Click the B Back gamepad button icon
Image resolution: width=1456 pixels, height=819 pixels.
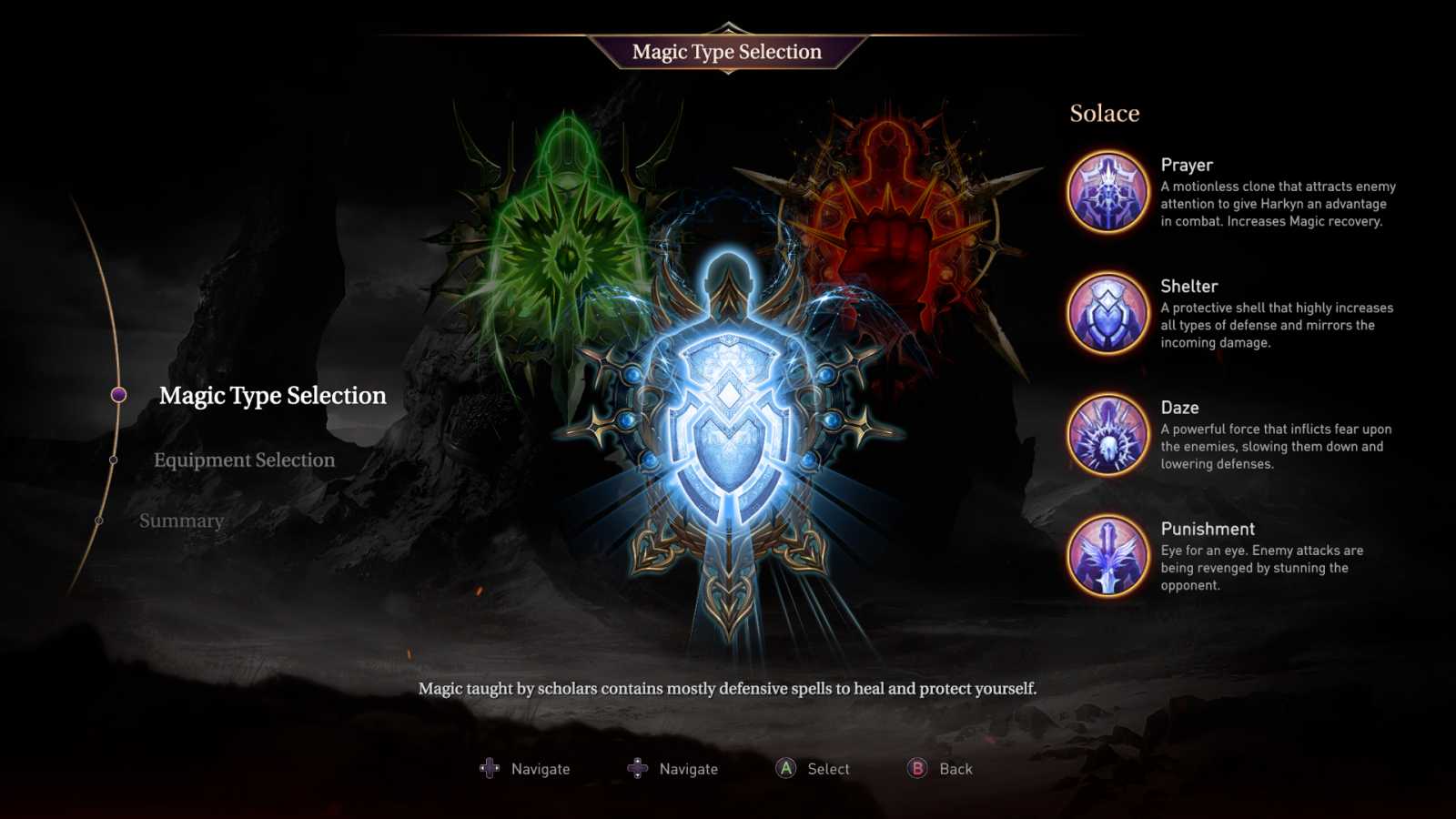coord(915,768)
